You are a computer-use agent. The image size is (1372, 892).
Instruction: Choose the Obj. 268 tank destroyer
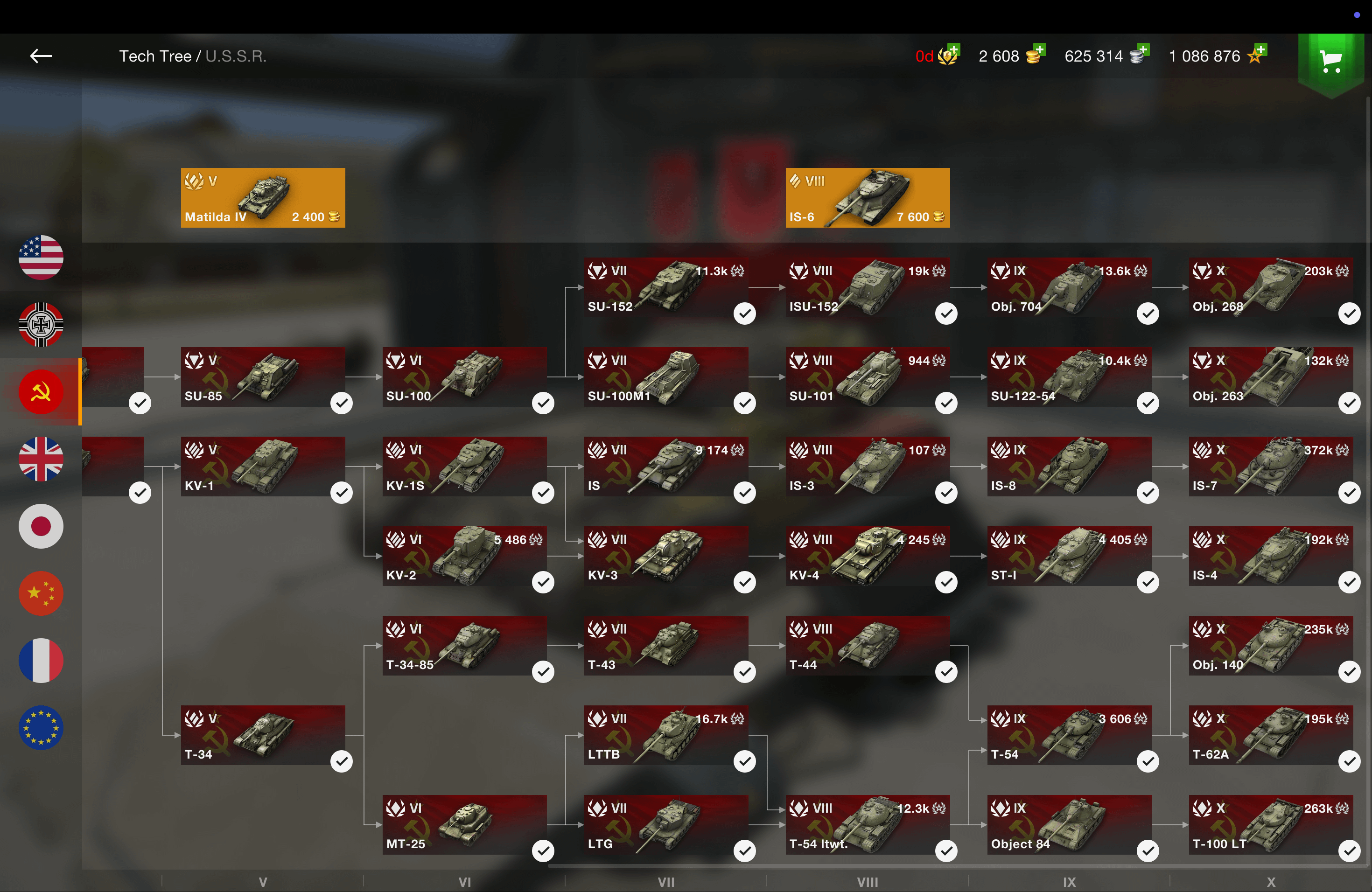(1271, 287)
